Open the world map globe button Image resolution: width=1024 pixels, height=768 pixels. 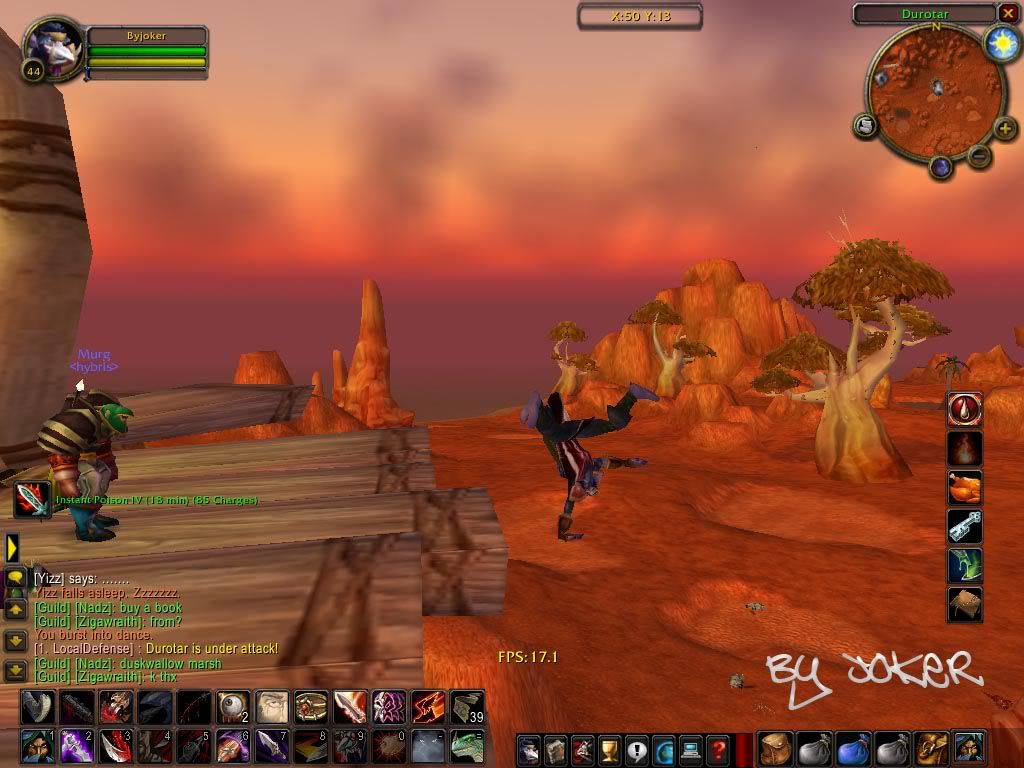click(663, 749)
